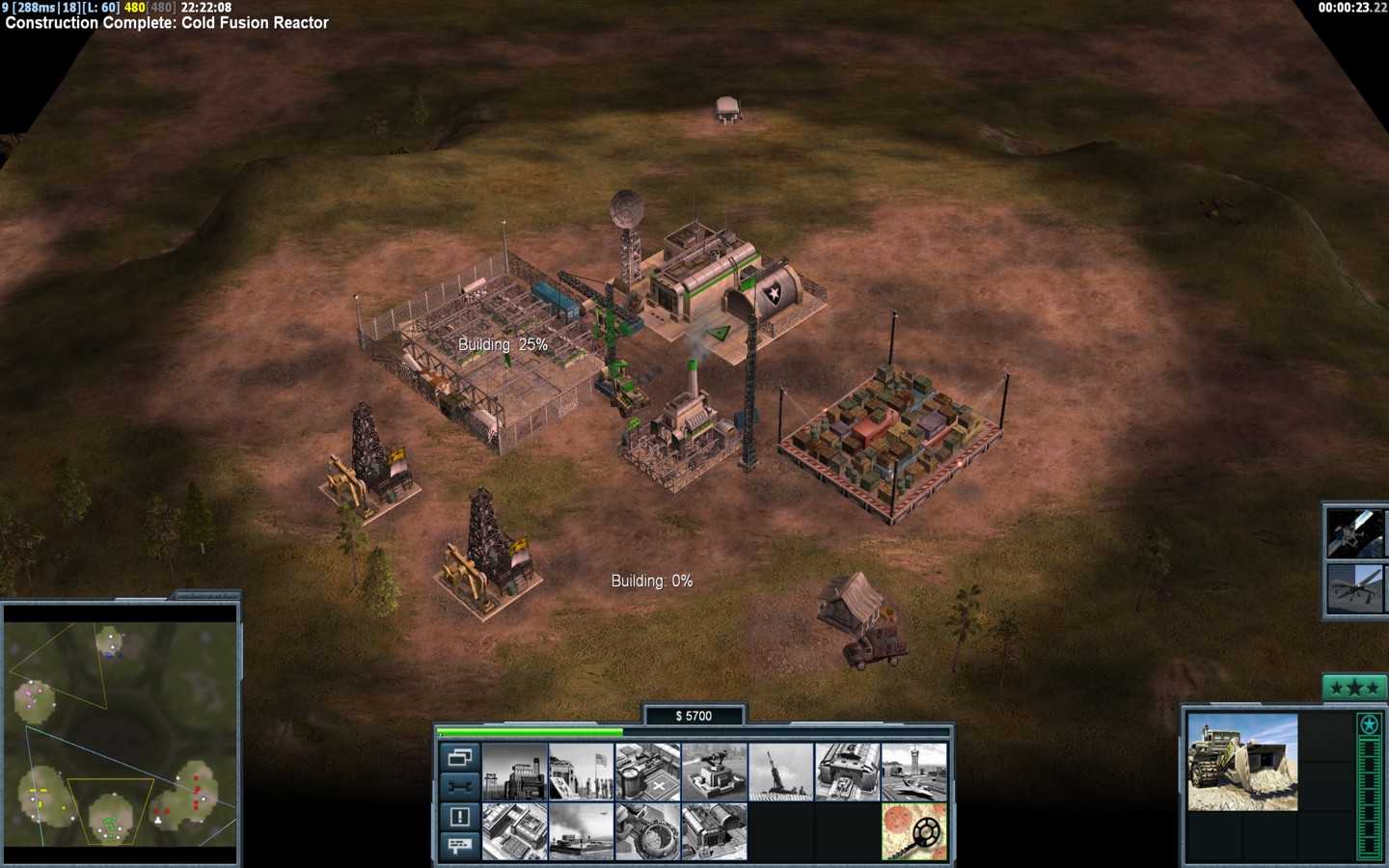Click the minimap radar display
This screenshot has width=1389, height=868.
pyautogui.click(x=121, y=733)
